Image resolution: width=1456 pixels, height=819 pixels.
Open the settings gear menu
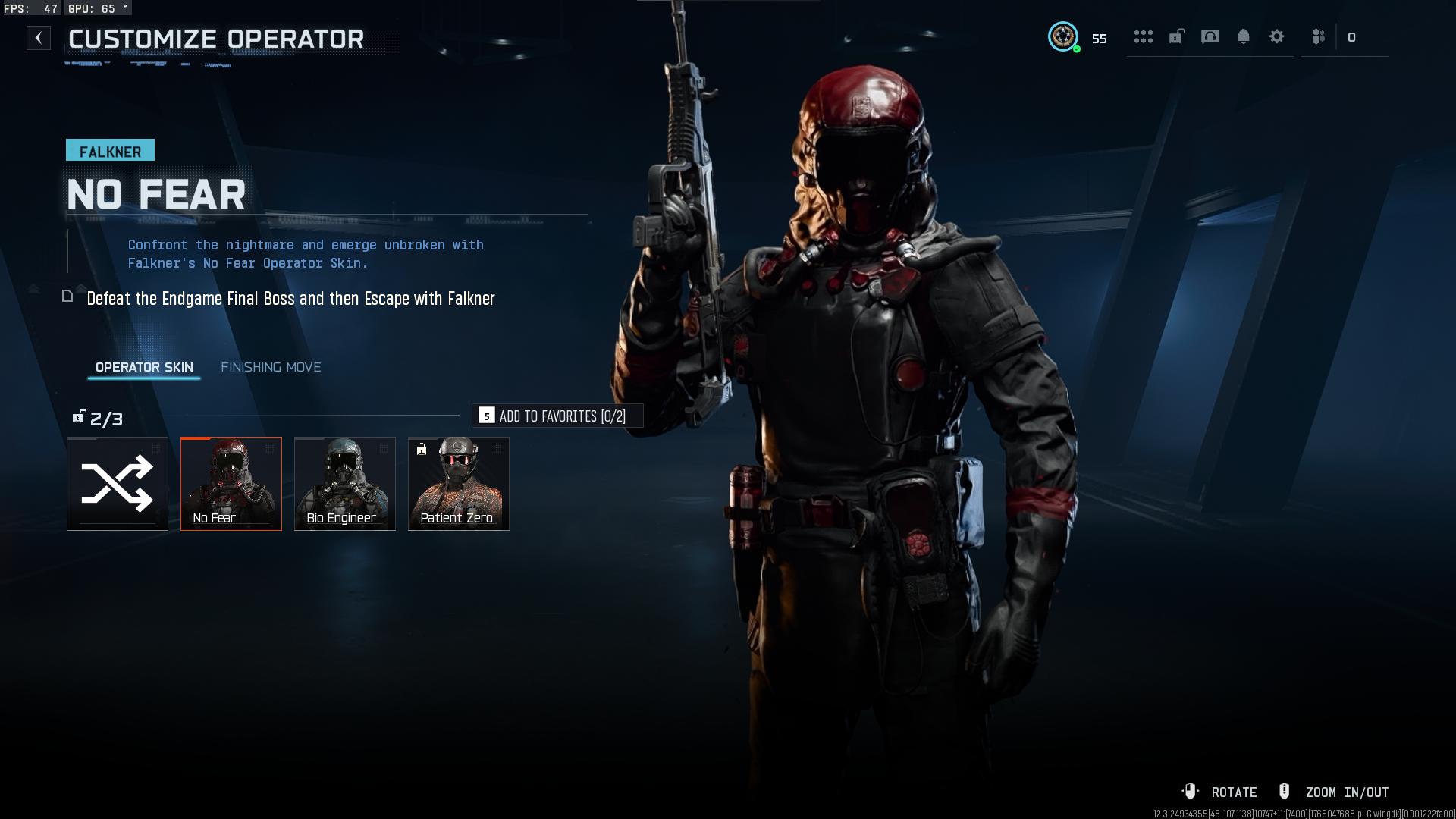click(x=1276, y=36)
